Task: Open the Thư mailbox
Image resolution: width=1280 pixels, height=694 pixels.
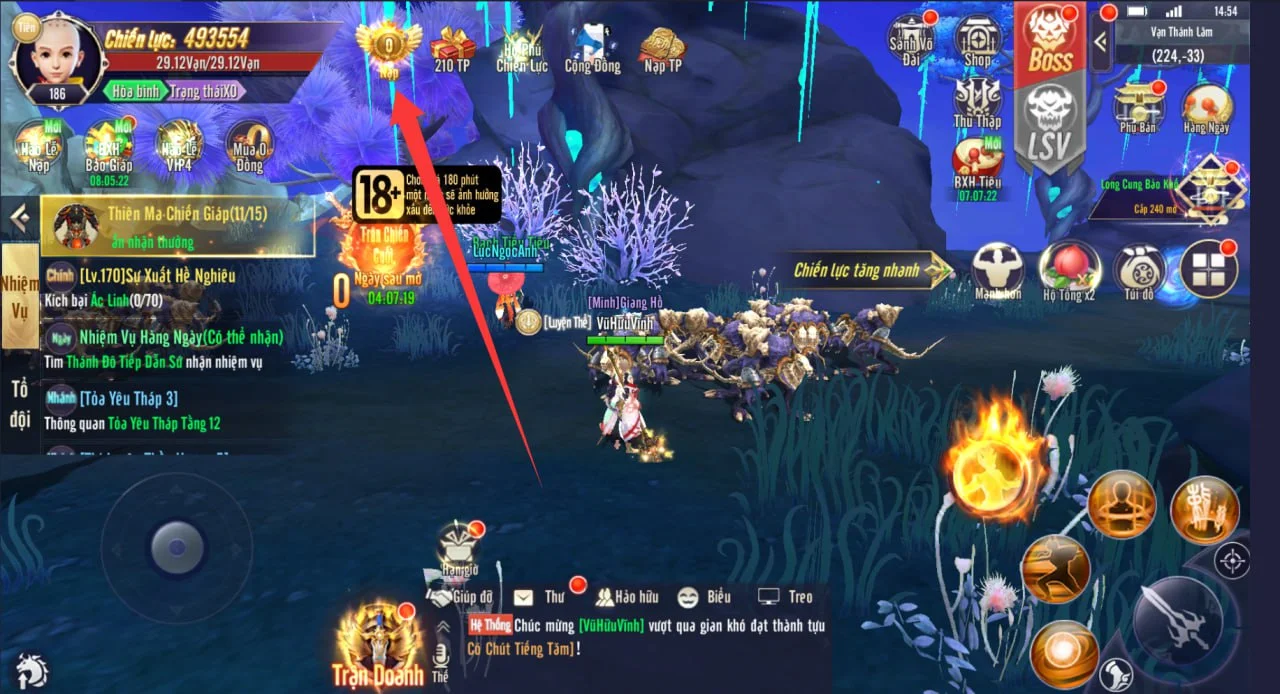Action: coord(539,597)
